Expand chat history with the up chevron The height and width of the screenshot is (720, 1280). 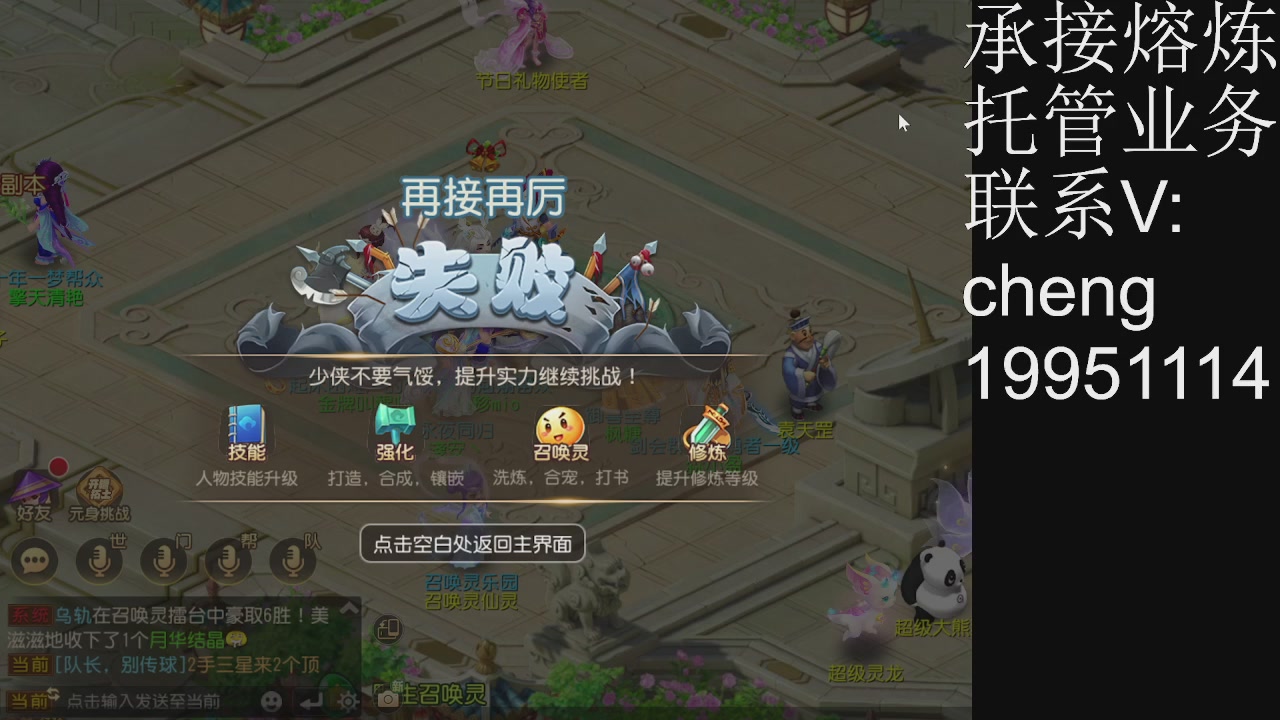coord(347,610)
